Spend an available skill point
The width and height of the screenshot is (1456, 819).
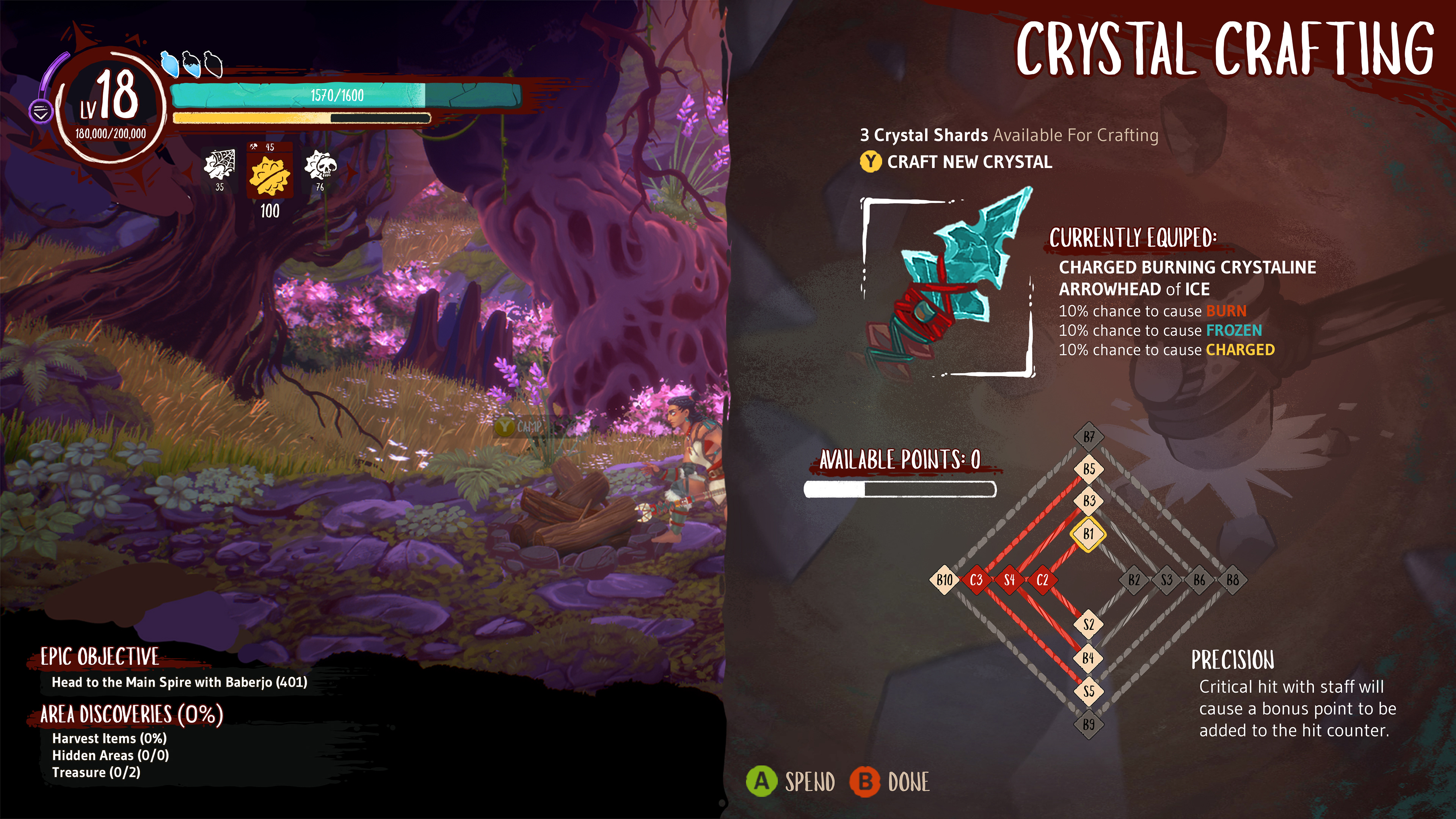coord(791,782)
